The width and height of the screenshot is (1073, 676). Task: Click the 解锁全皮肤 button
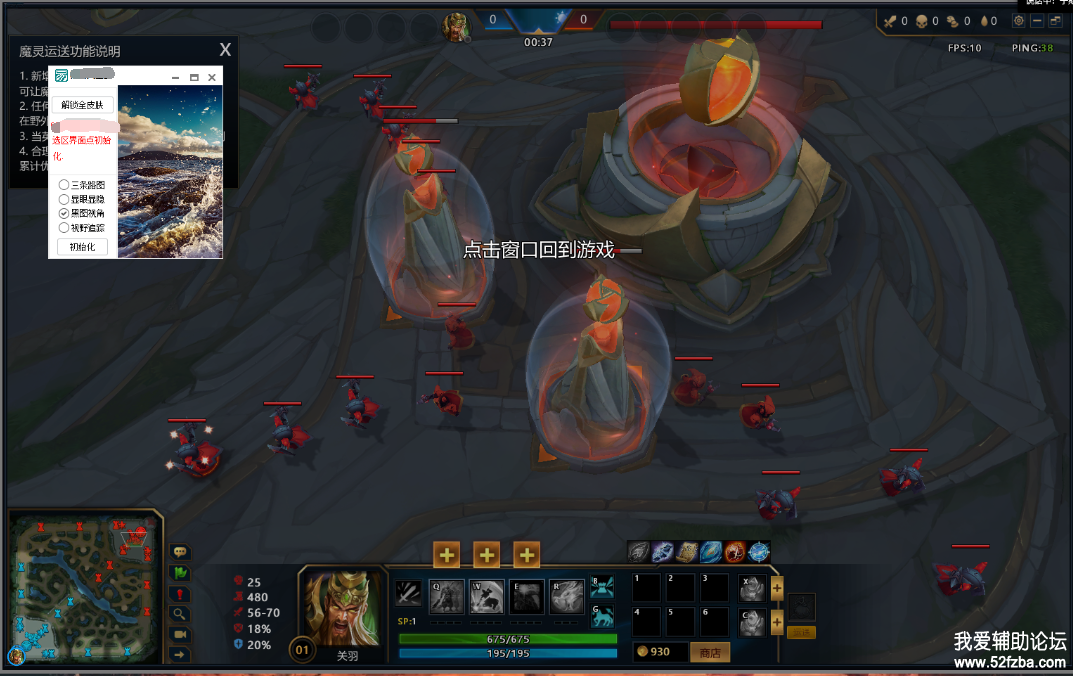(82, 105)
